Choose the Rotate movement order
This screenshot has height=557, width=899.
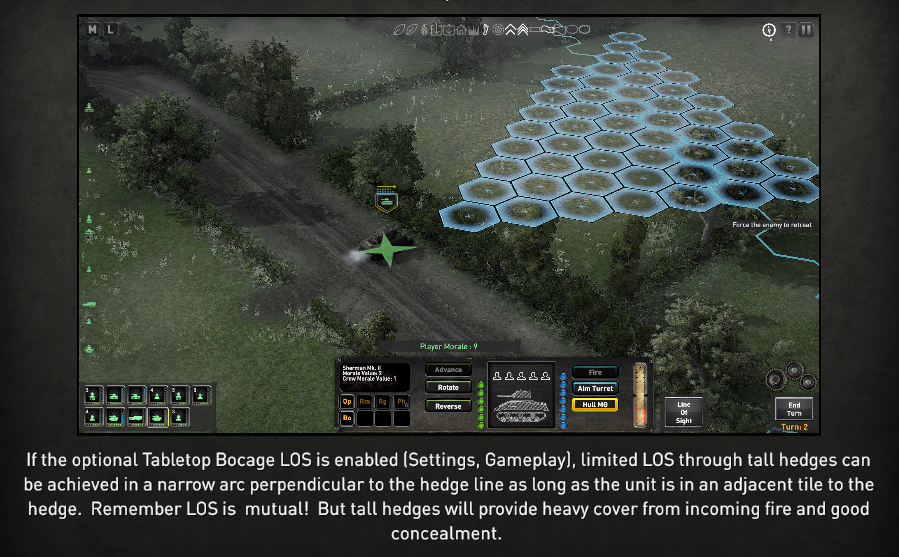coord(448,387)
